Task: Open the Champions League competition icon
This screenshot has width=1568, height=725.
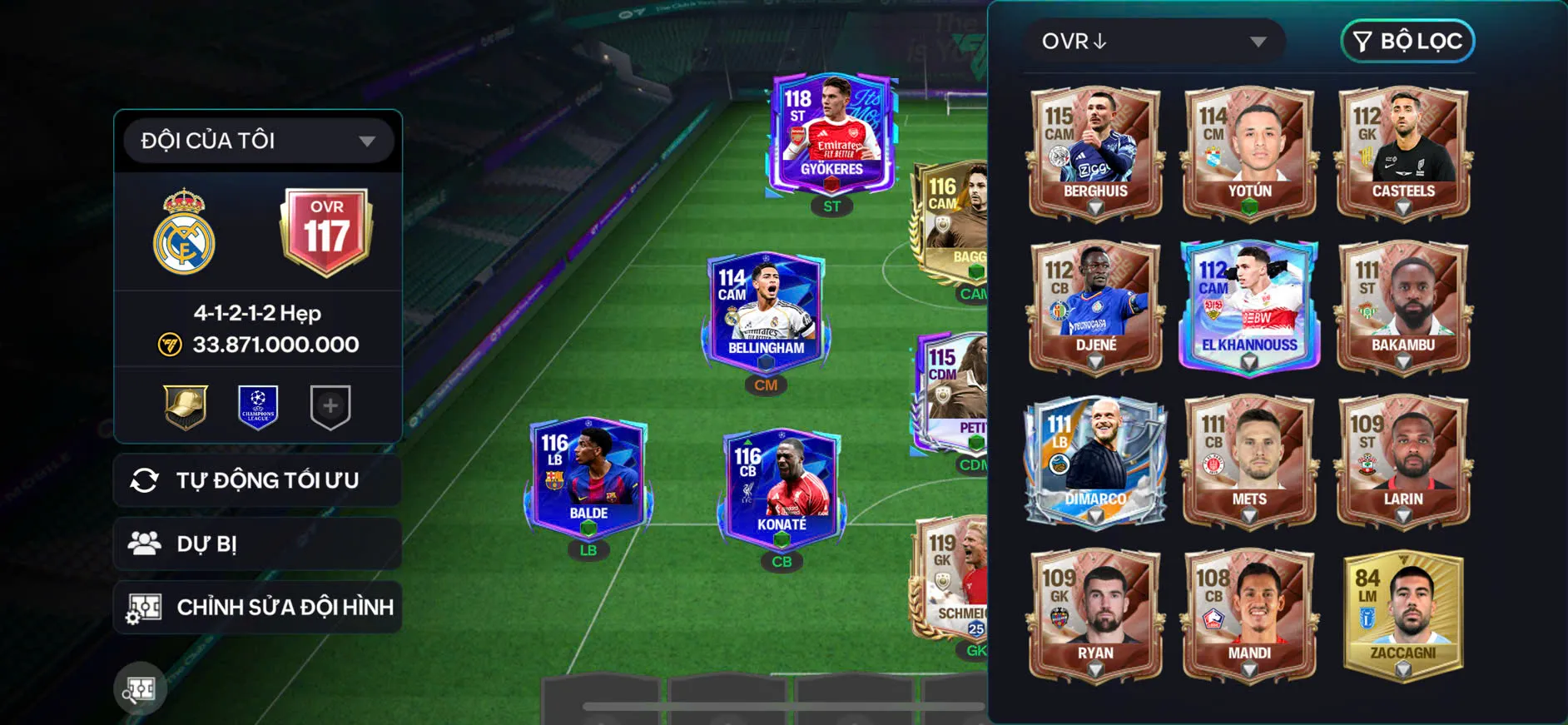Action: pos(258,406)
